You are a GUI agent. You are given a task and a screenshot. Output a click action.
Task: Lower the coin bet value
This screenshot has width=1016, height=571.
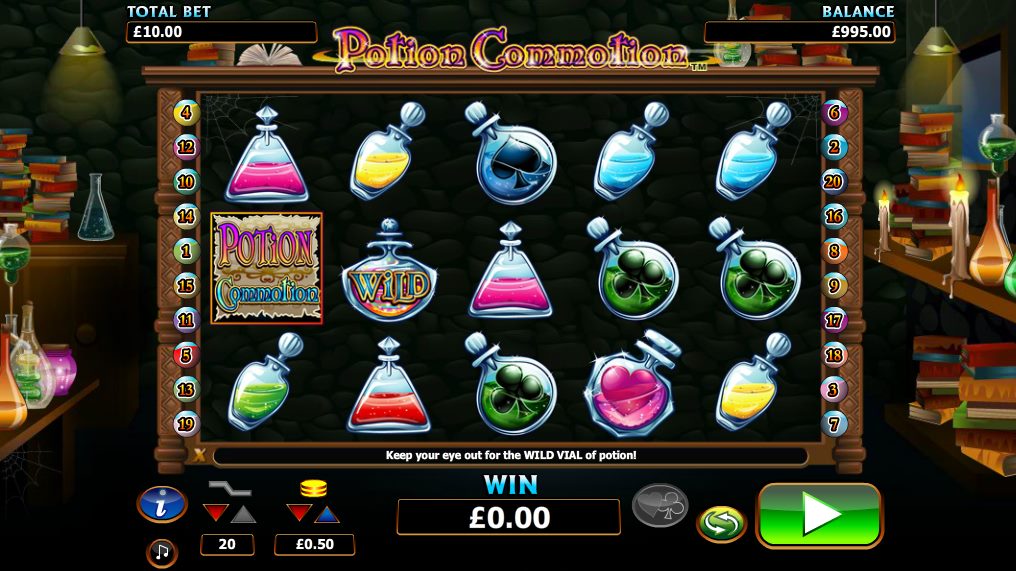[299, 514]
